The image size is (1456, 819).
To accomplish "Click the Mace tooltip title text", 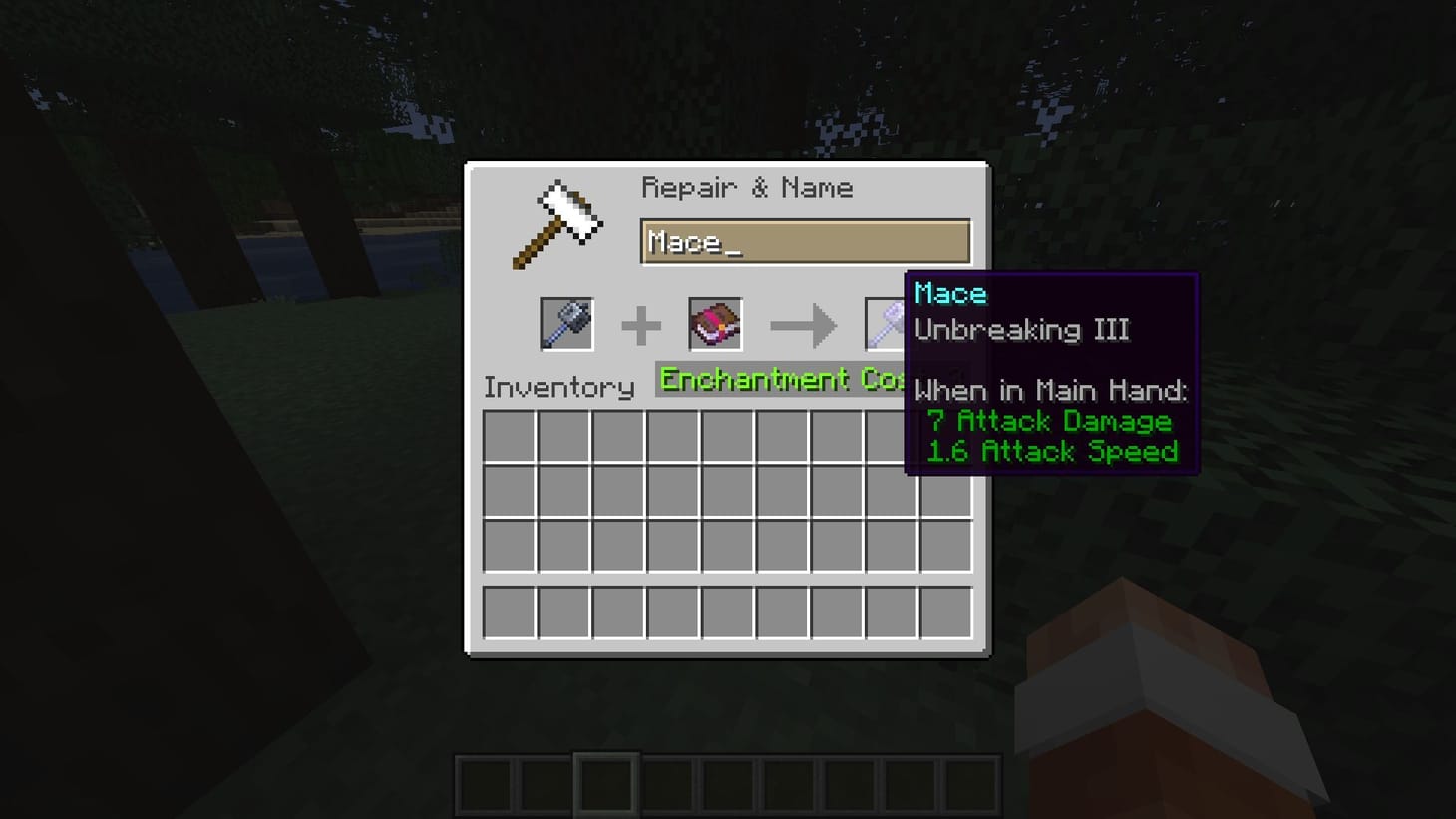I will point(949,293).
